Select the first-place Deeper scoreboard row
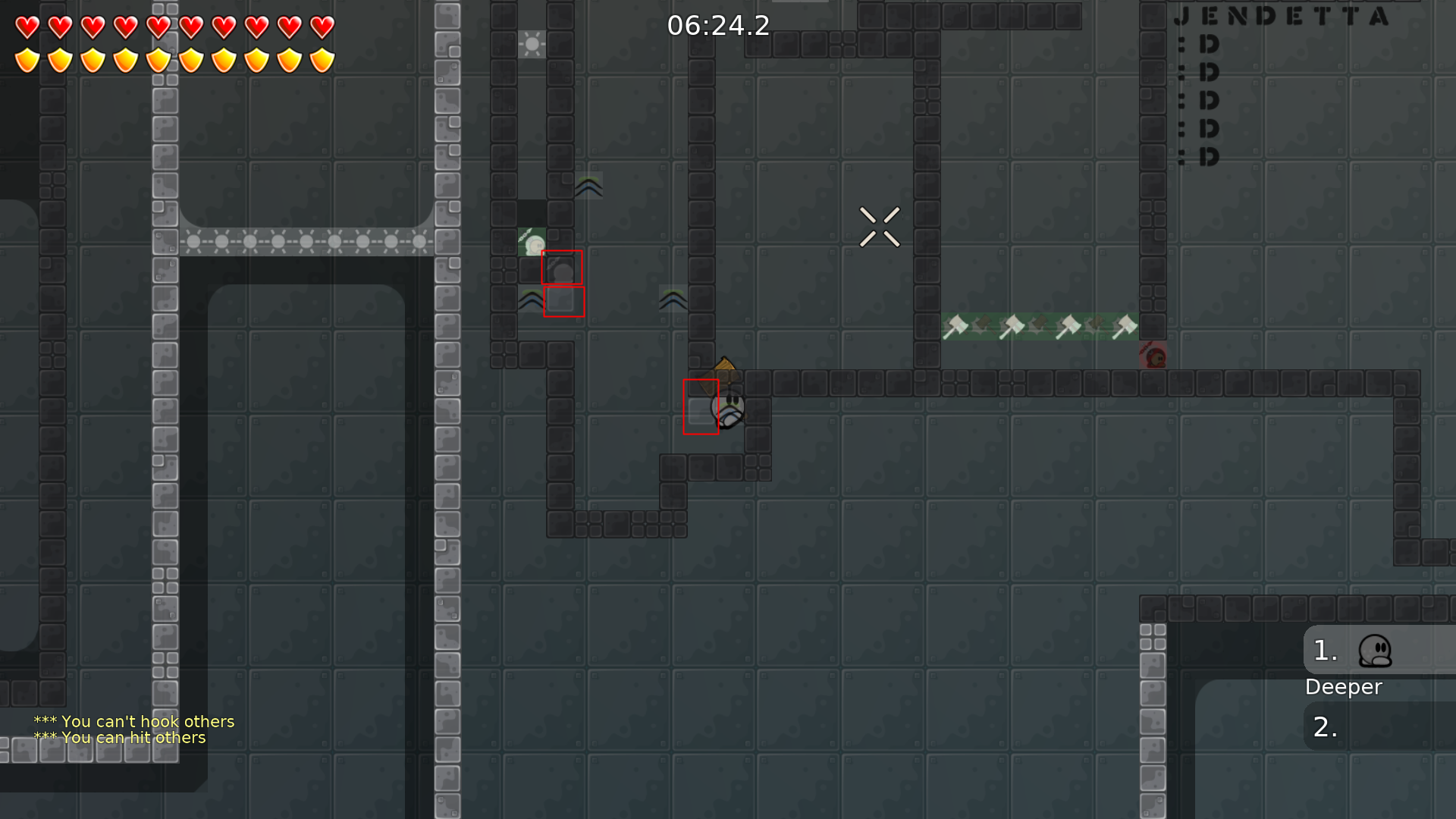The width and height of the screenshot is (1456, 819). pos(1379,651)
